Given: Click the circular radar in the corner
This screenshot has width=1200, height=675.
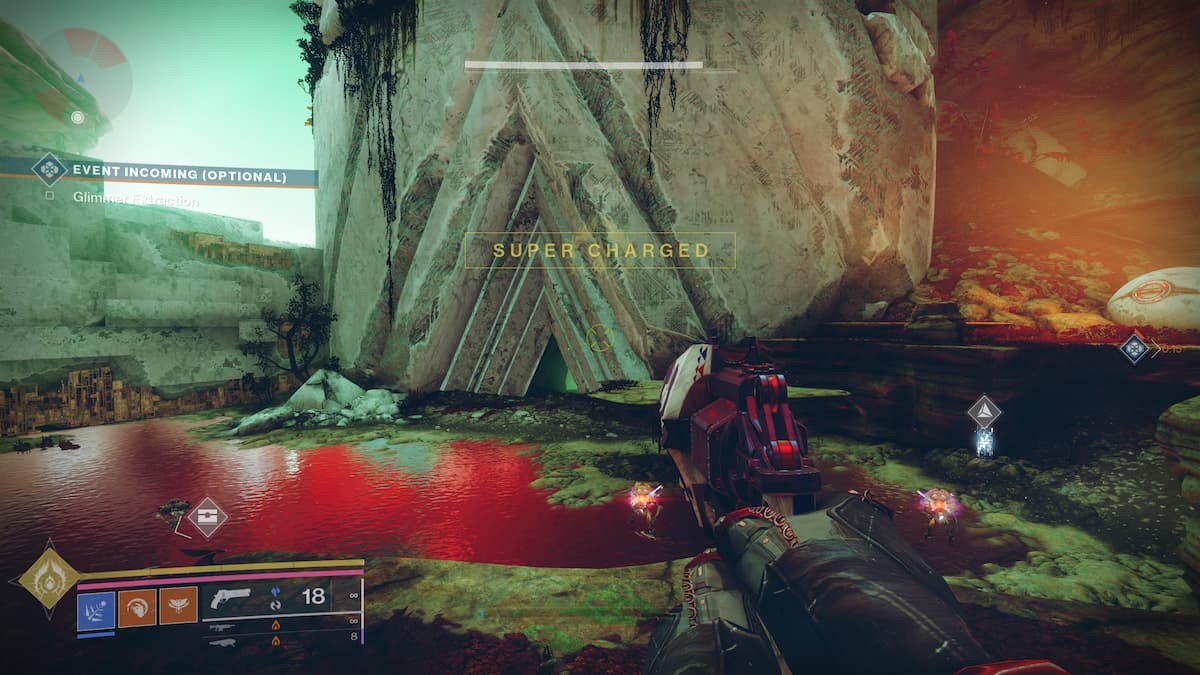Looking at the screenshot, I should coord(84,73).
